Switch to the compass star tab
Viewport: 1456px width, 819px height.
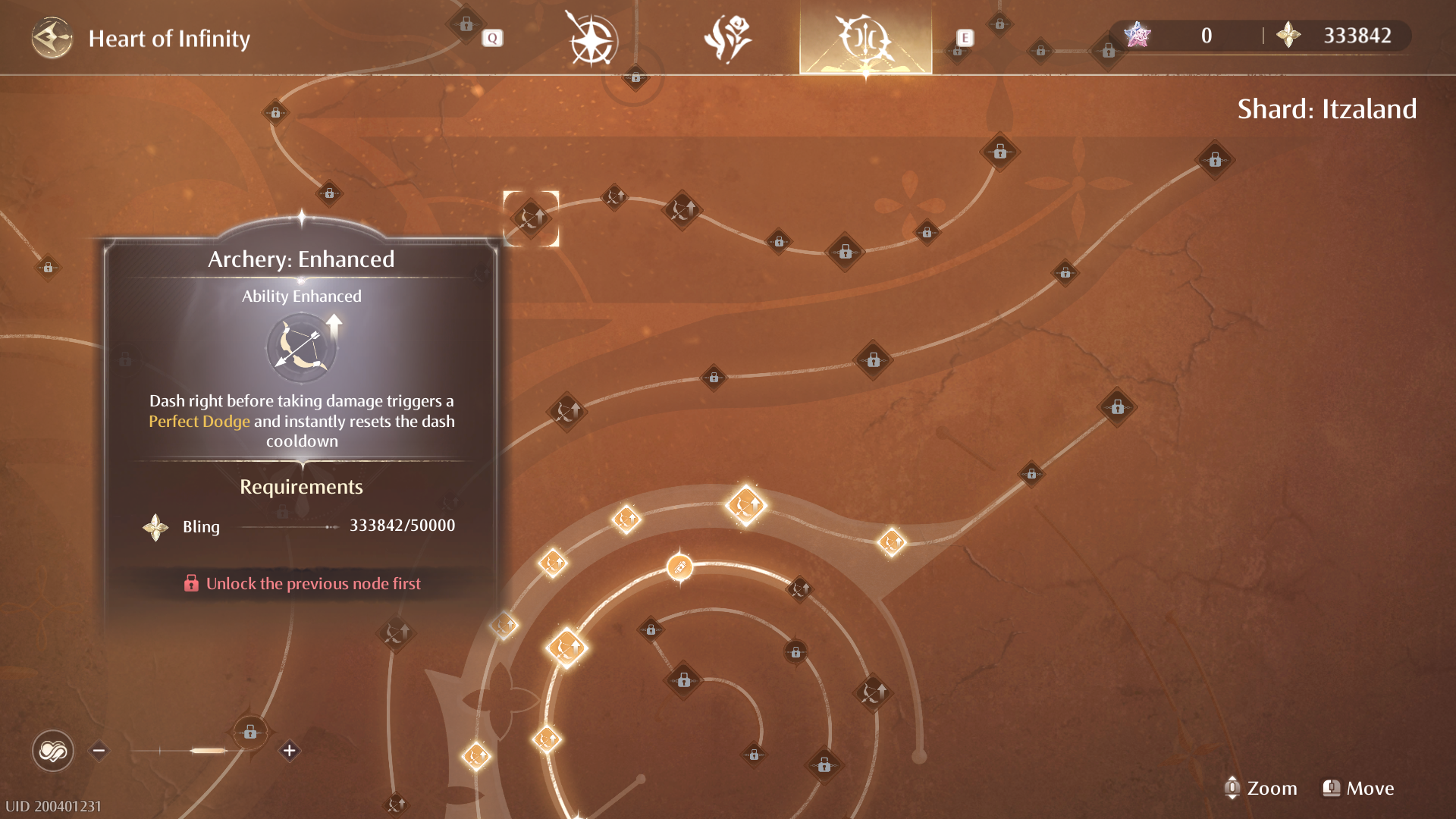click(591, 39)
